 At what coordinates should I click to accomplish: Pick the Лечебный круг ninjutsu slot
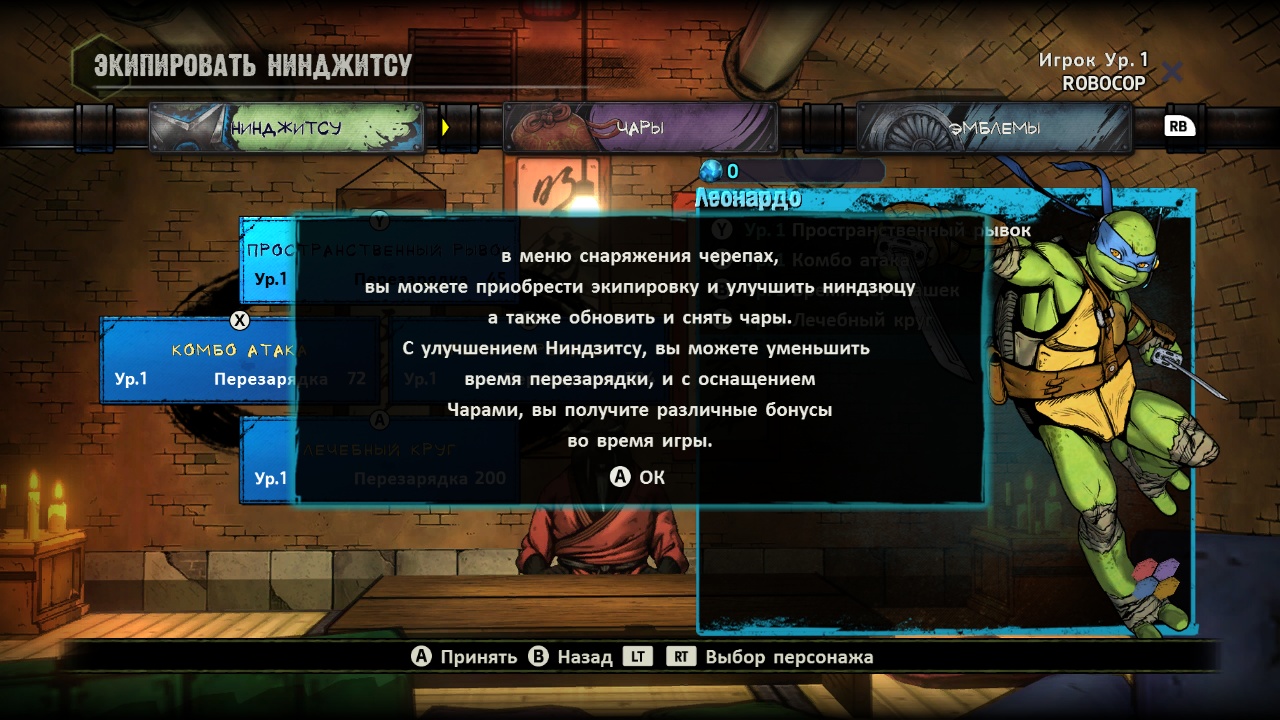(268, 462)
